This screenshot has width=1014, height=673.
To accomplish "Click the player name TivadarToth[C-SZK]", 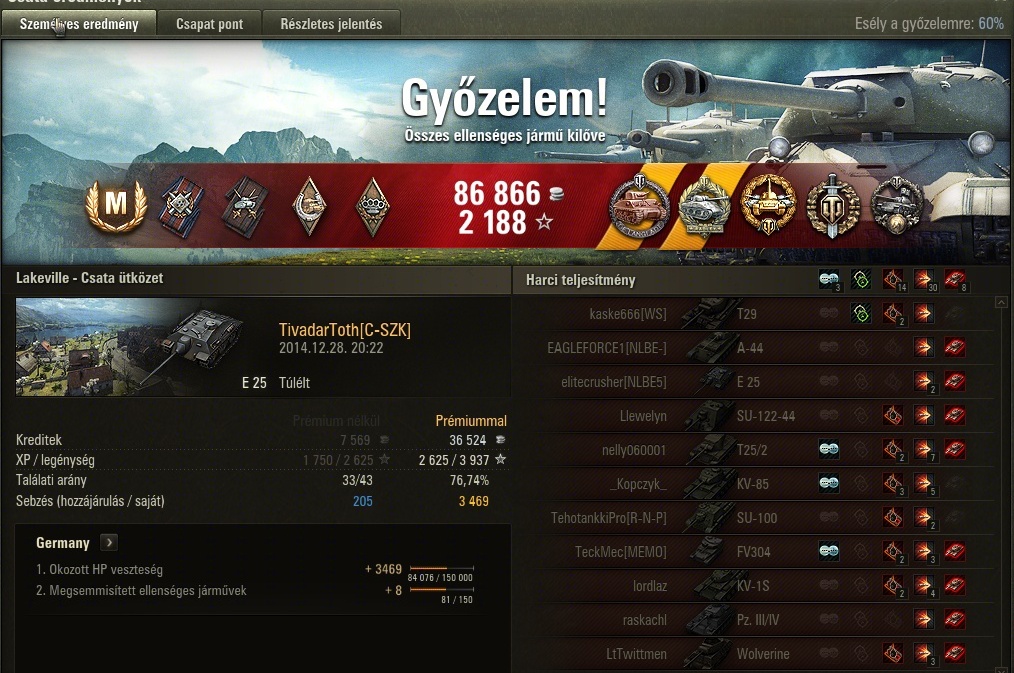I will [x=345, y=331].
